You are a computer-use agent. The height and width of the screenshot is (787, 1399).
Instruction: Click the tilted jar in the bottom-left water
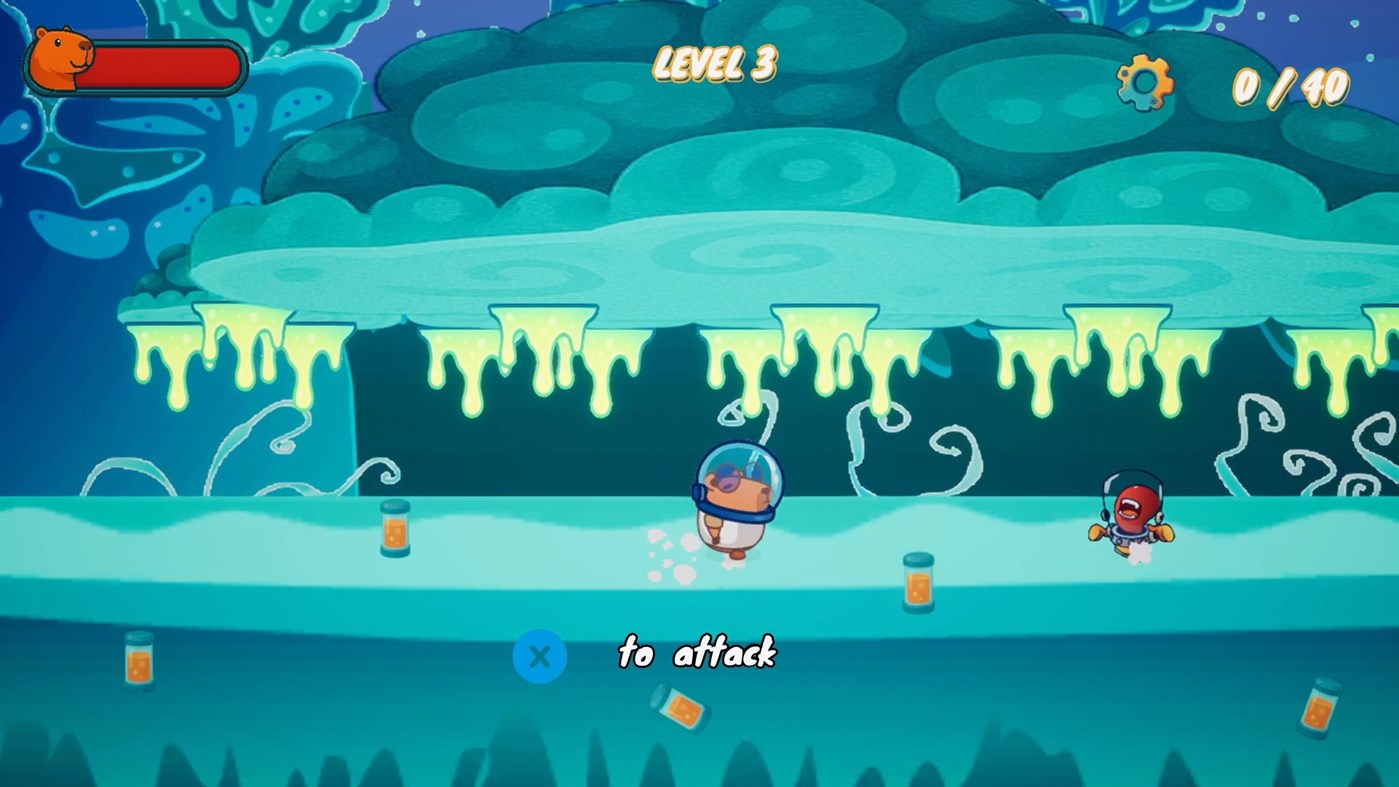point(140,660)
